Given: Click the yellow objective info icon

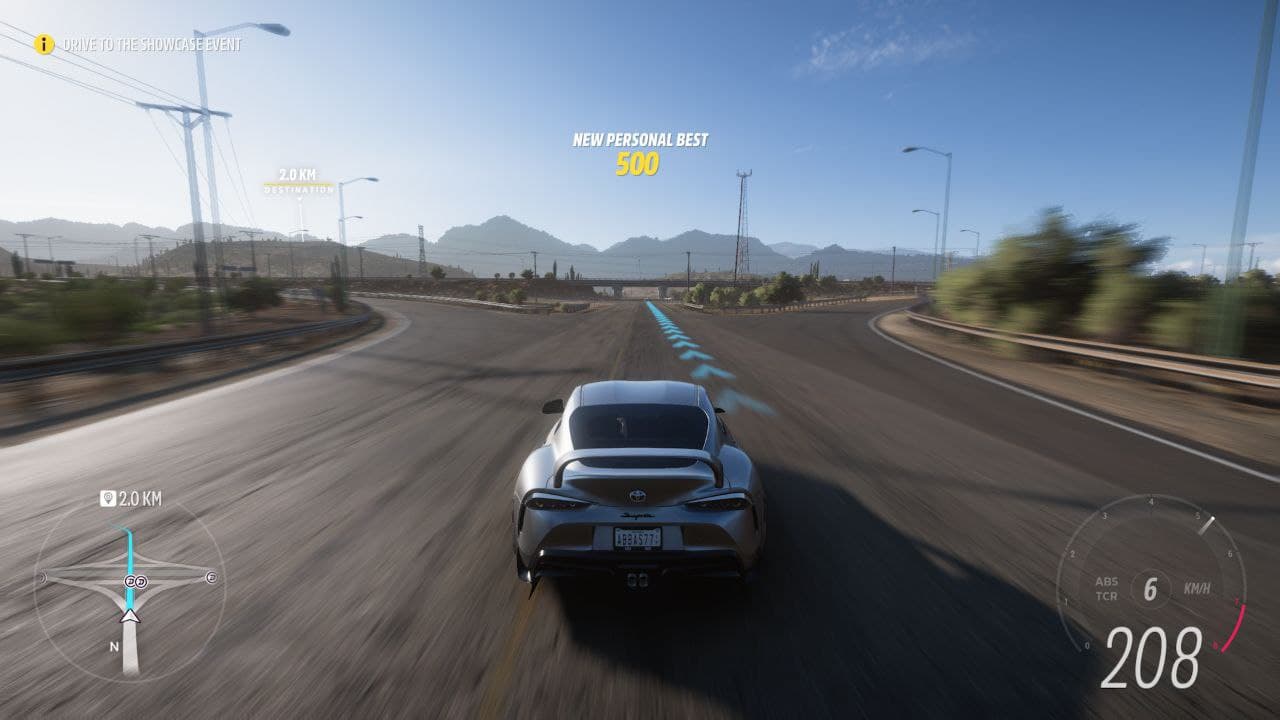Looking at the screenshot, I should [43, 44].
